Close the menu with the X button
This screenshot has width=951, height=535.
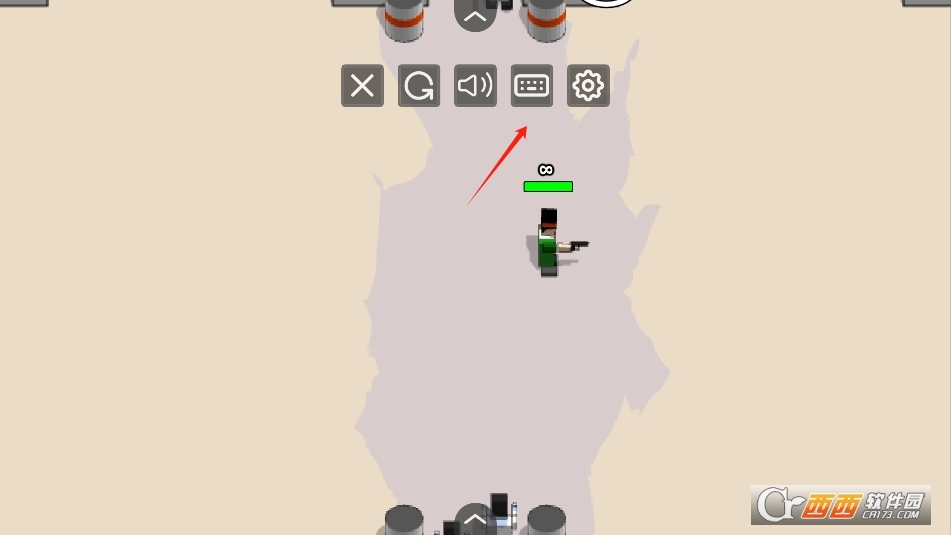pos(362,86)
